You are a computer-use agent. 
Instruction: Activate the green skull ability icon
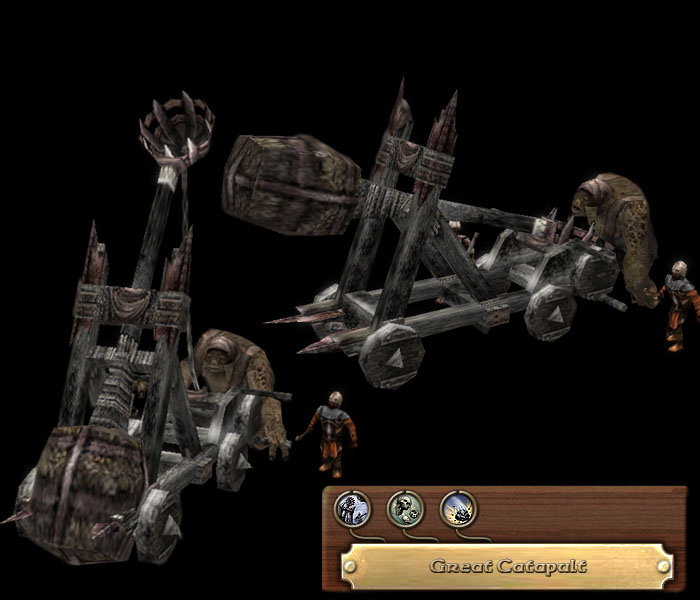point(405,509)
